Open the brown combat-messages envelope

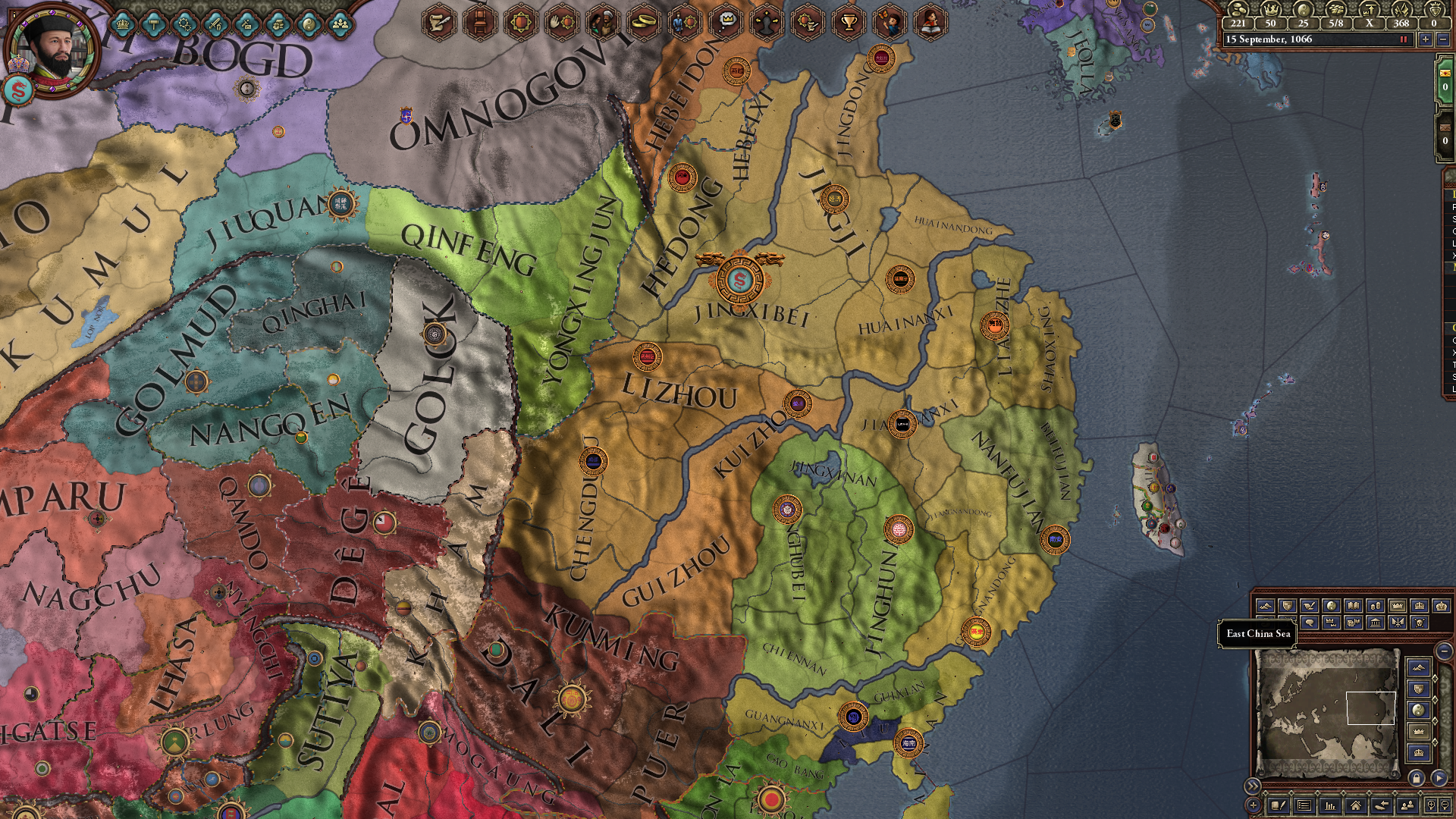pos(1445,127)
